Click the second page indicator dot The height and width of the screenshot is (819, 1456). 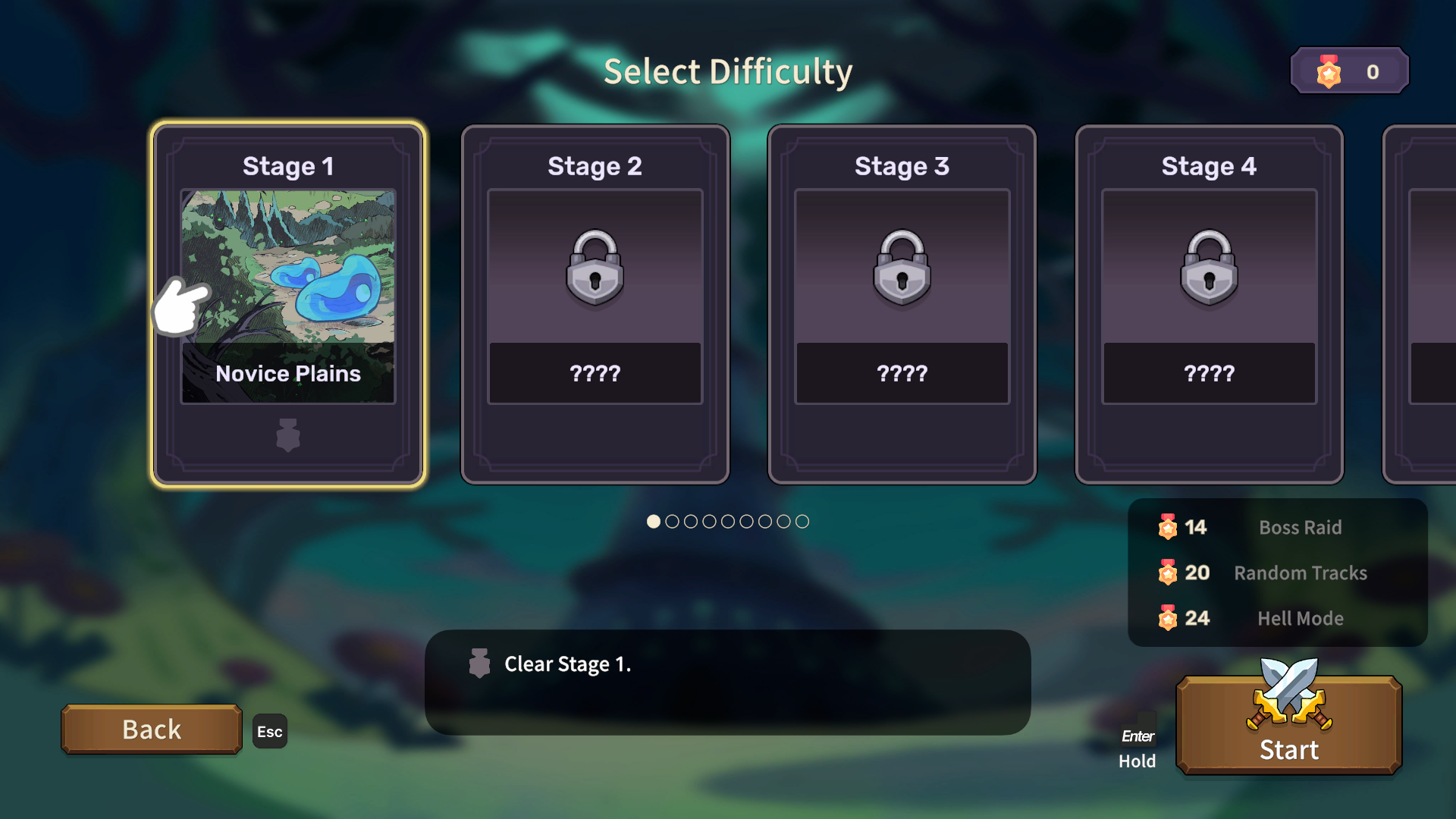[672, 522]
